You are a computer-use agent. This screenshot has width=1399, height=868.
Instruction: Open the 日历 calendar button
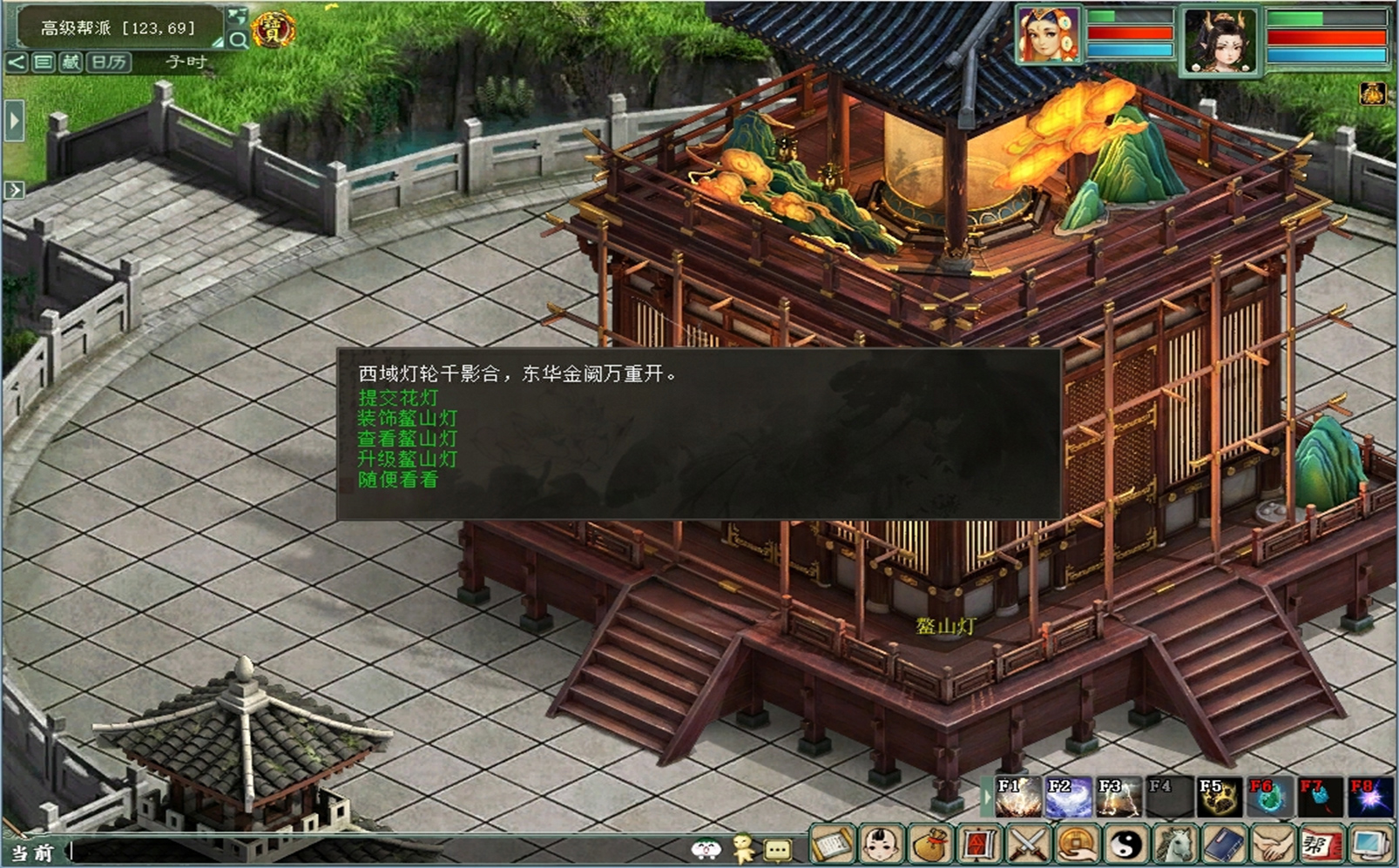point(109,62)
